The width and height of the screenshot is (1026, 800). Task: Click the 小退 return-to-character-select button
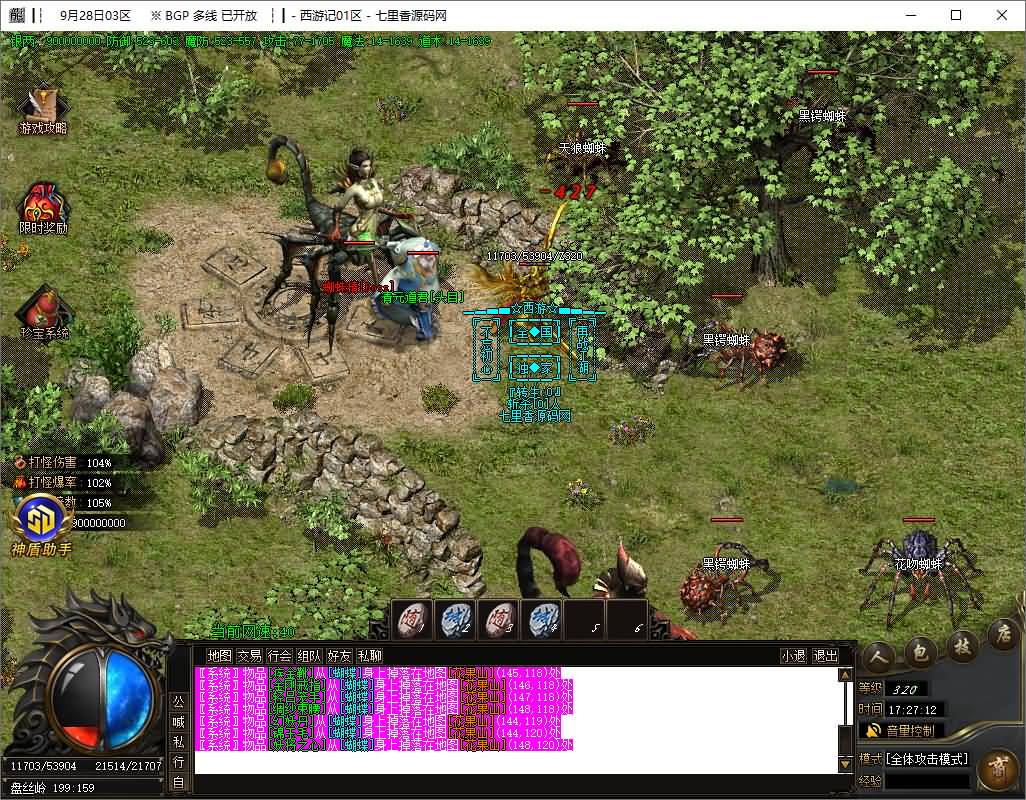click(x=793, y=656)
